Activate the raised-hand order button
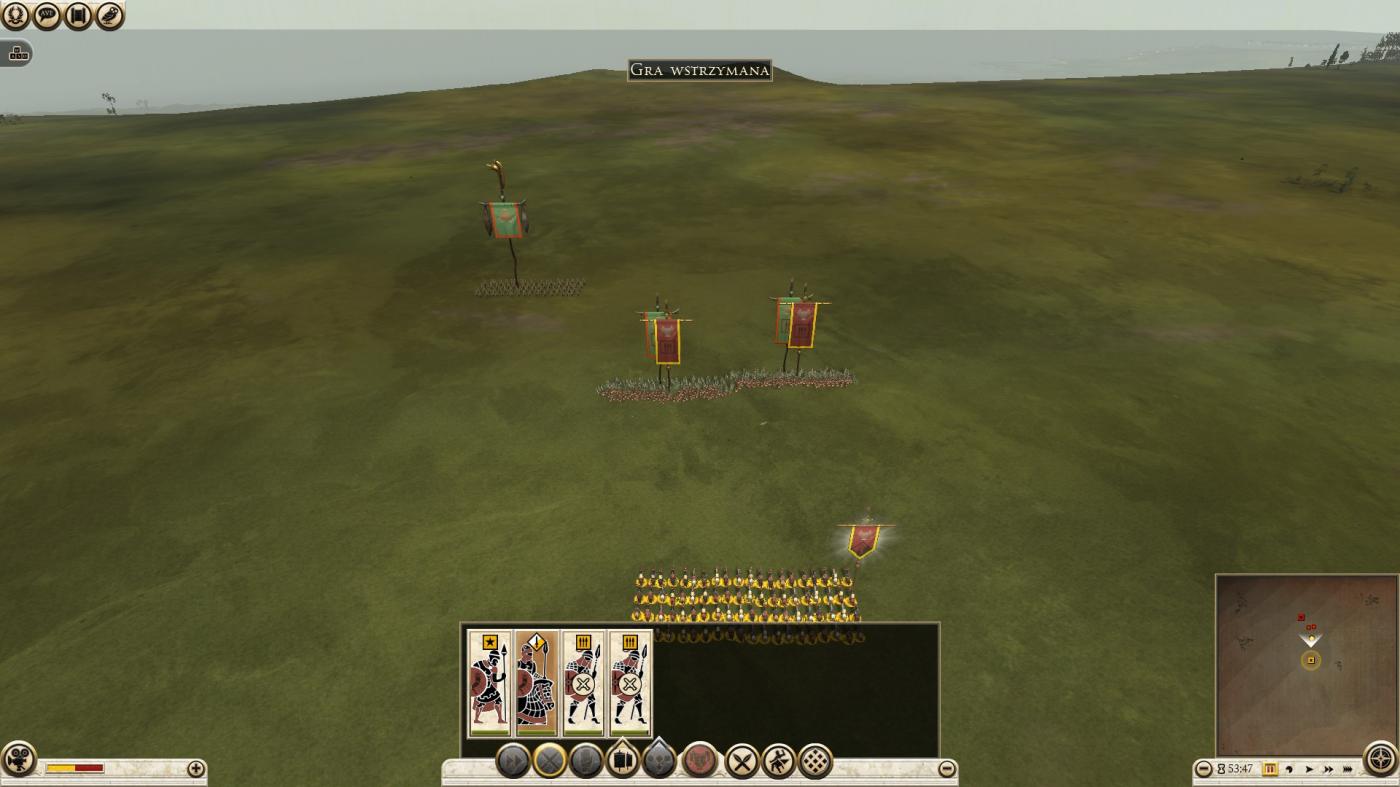Screen dimensions: 1400x787 [x=586, y=761]
